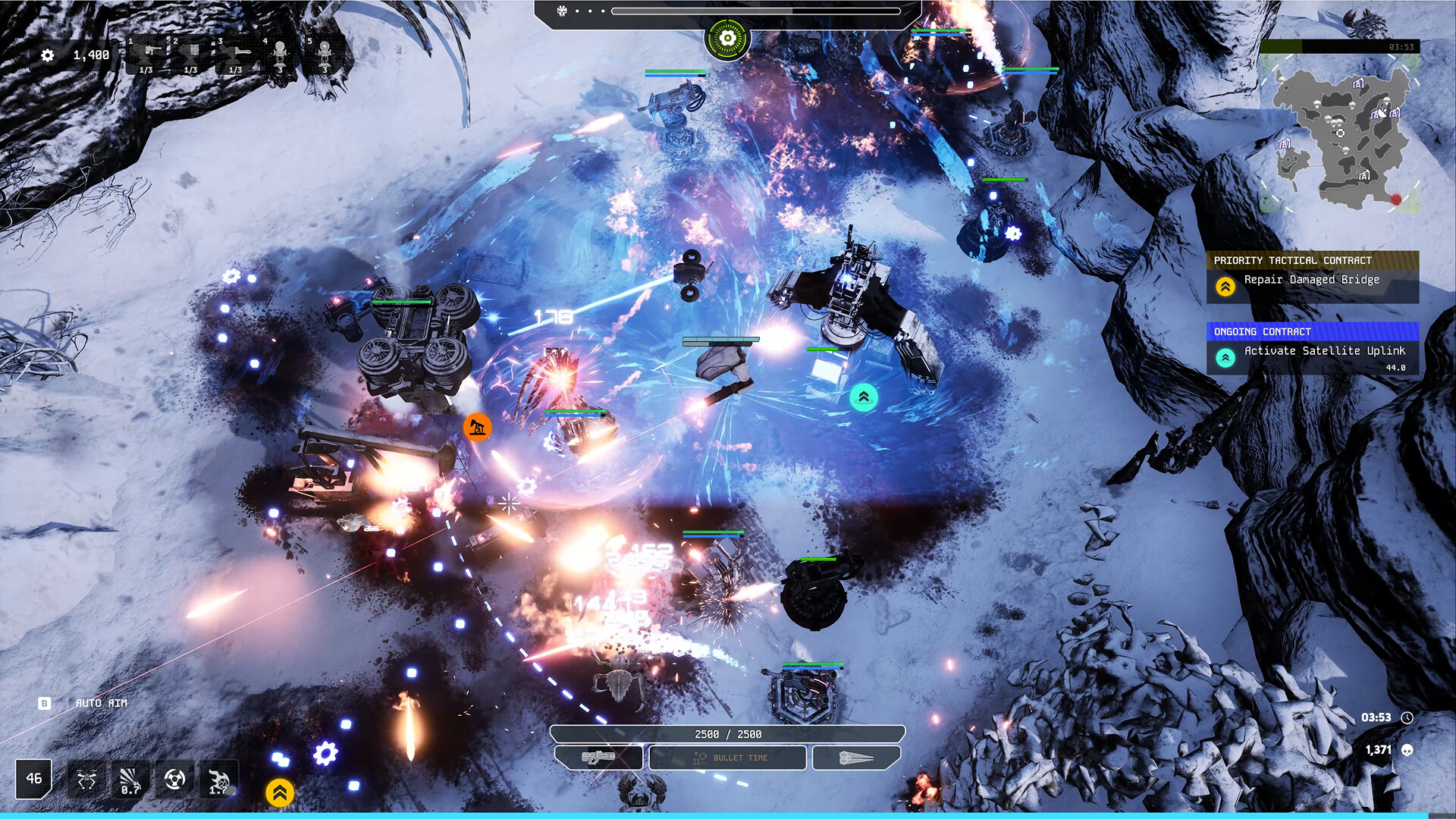Image resolution: width=1456 pixels, height=819 pixels.
Task: Select the mech unit in slot 5
Action: (x=325, y=55)
